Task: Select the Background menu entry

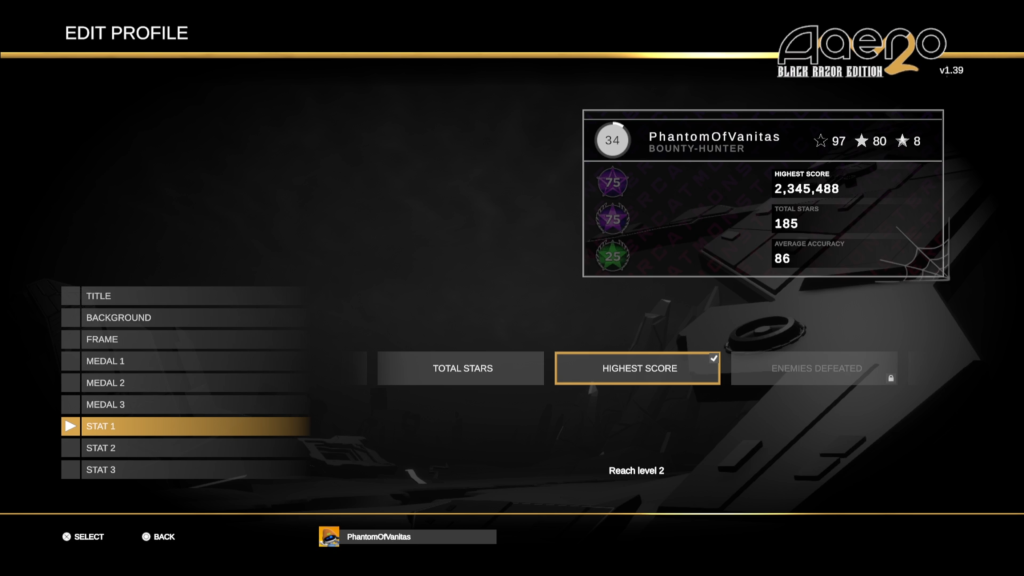Action: [x=185, y=318]
